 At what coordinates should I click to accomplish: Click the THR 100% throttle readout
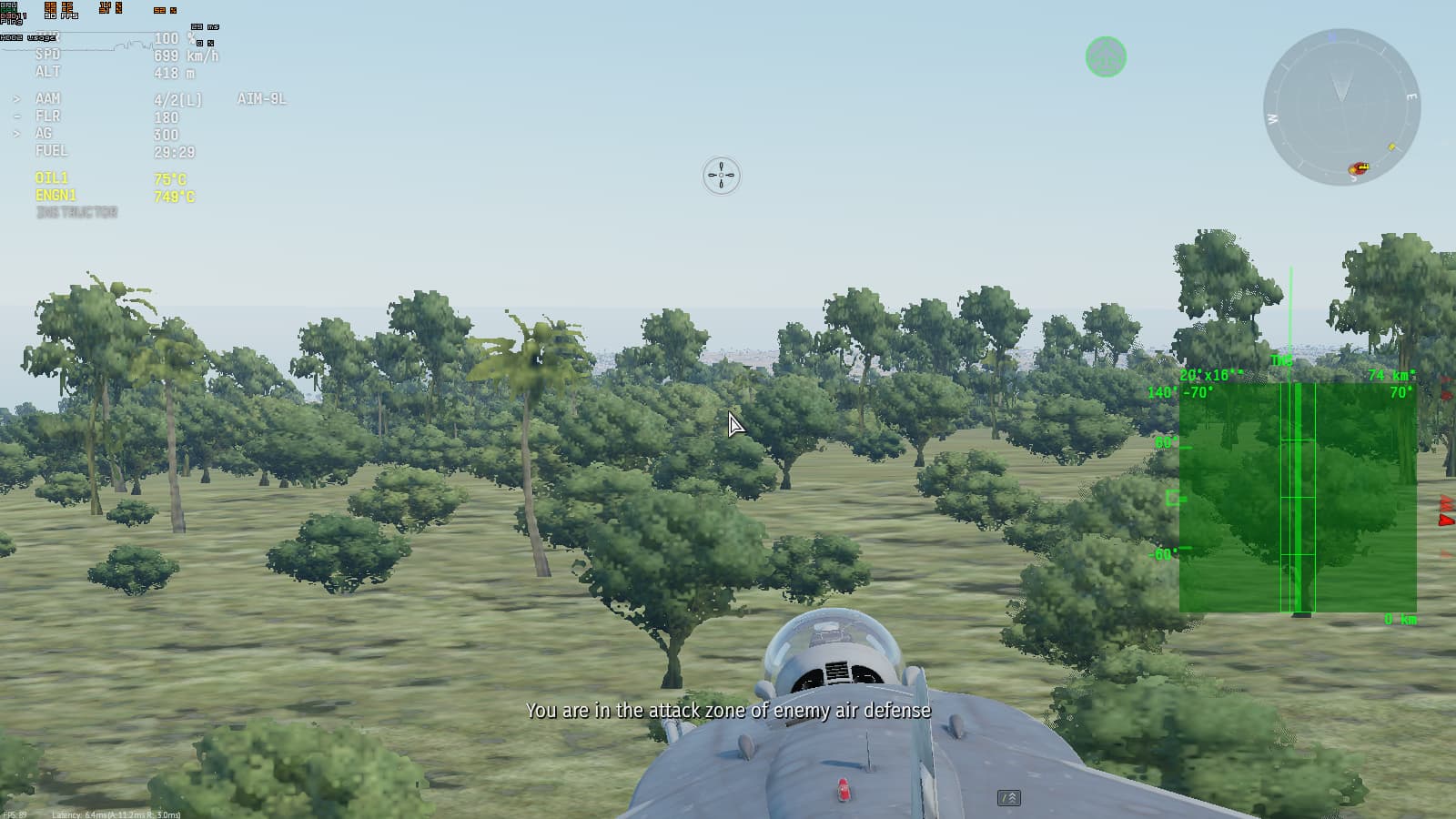(x=167, y=39)
